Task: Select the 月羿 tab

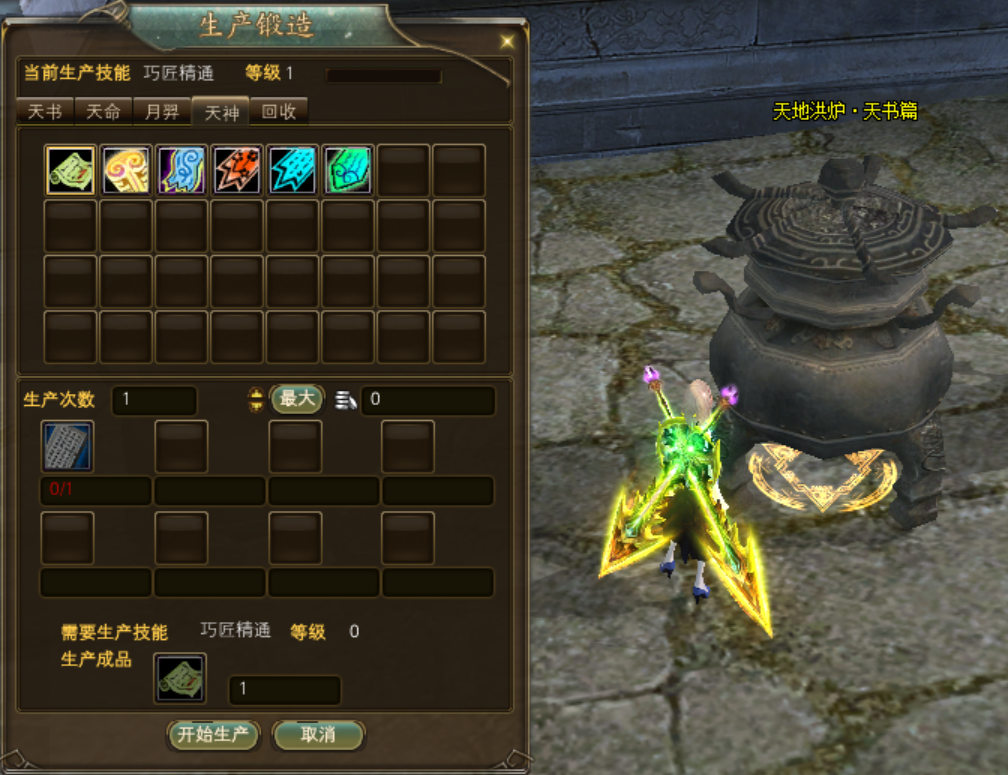Action: click(x=161, y=112)
